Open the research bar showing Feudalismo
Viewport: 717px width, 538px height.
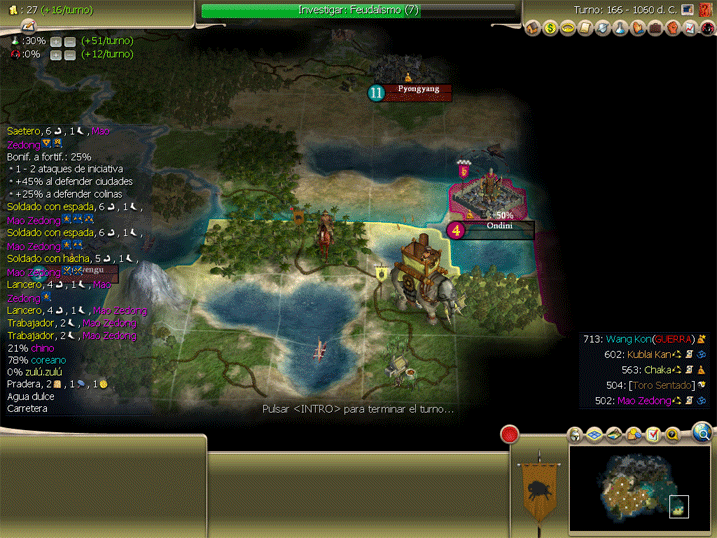[x=360, y=10]
